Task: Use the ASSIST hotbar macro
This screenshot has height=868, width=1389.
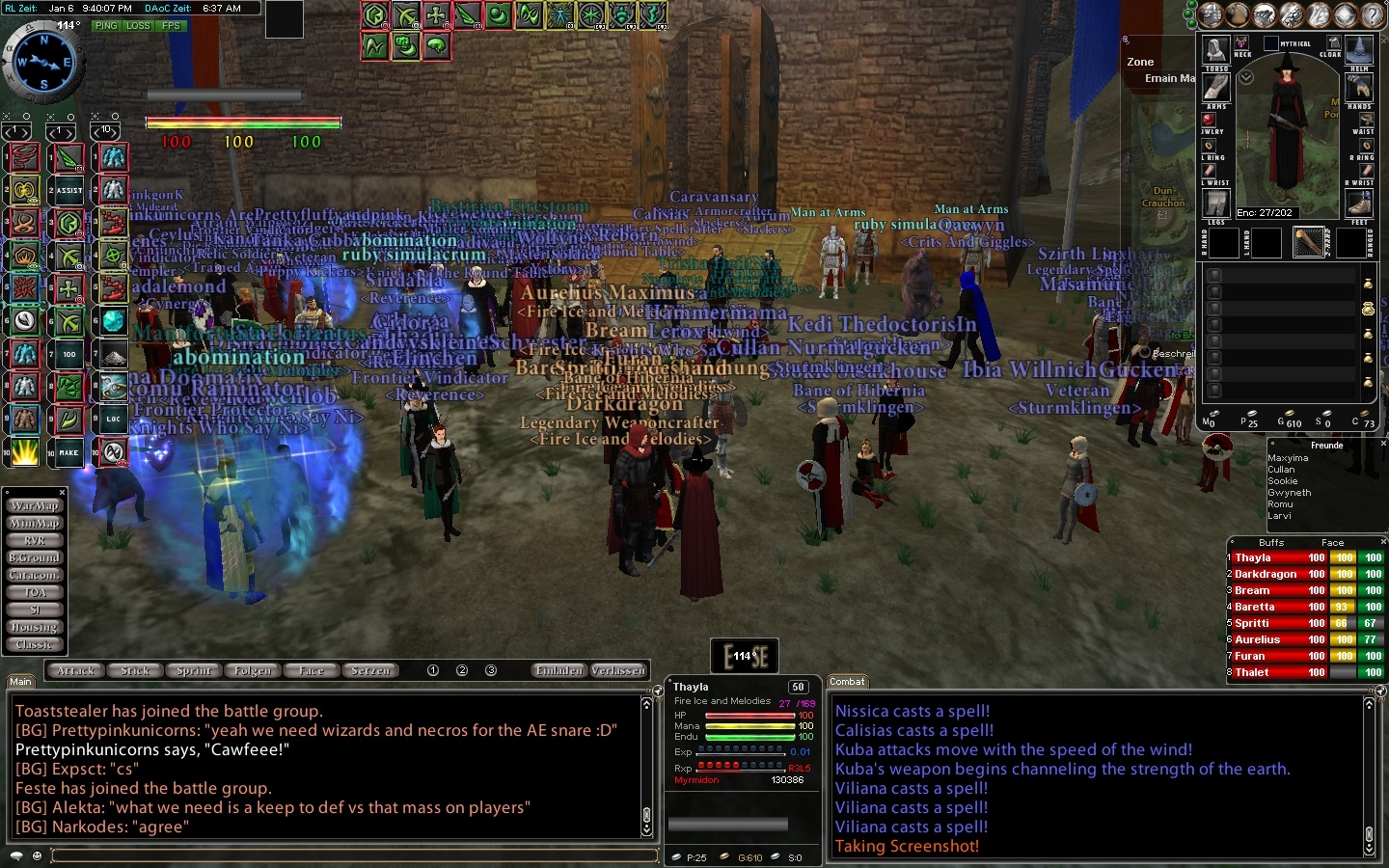Action: [x=68, y=191]
